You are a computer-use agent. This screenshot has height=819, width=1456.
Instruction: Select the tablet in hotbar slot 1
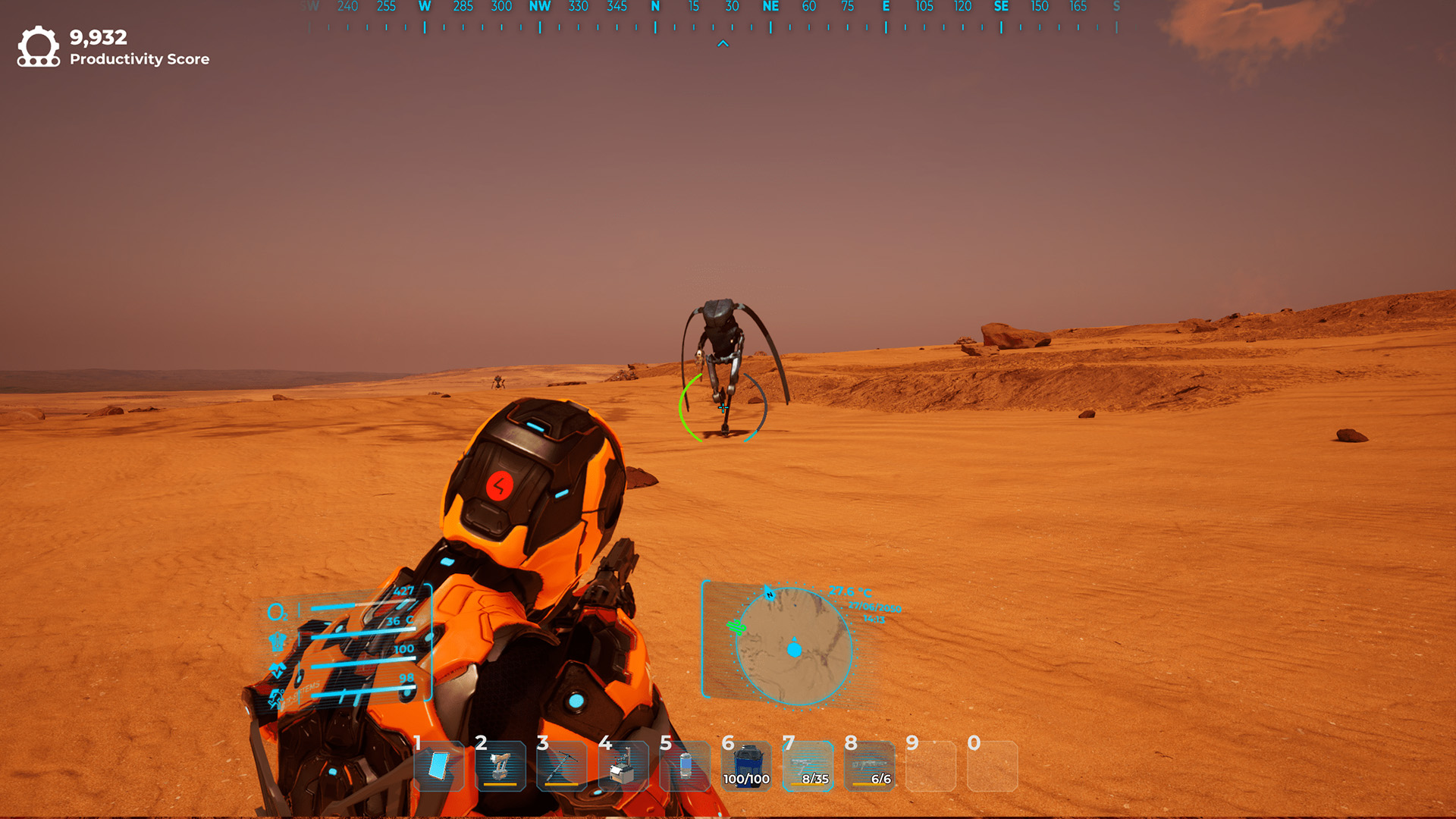[438, 767]
